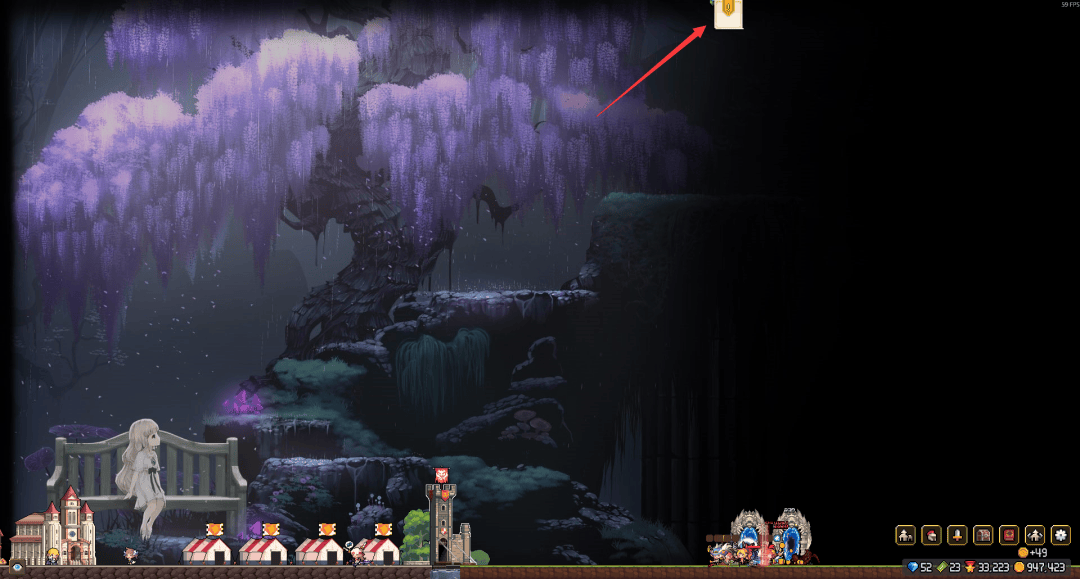Open the red spellbook icon

1009,535
